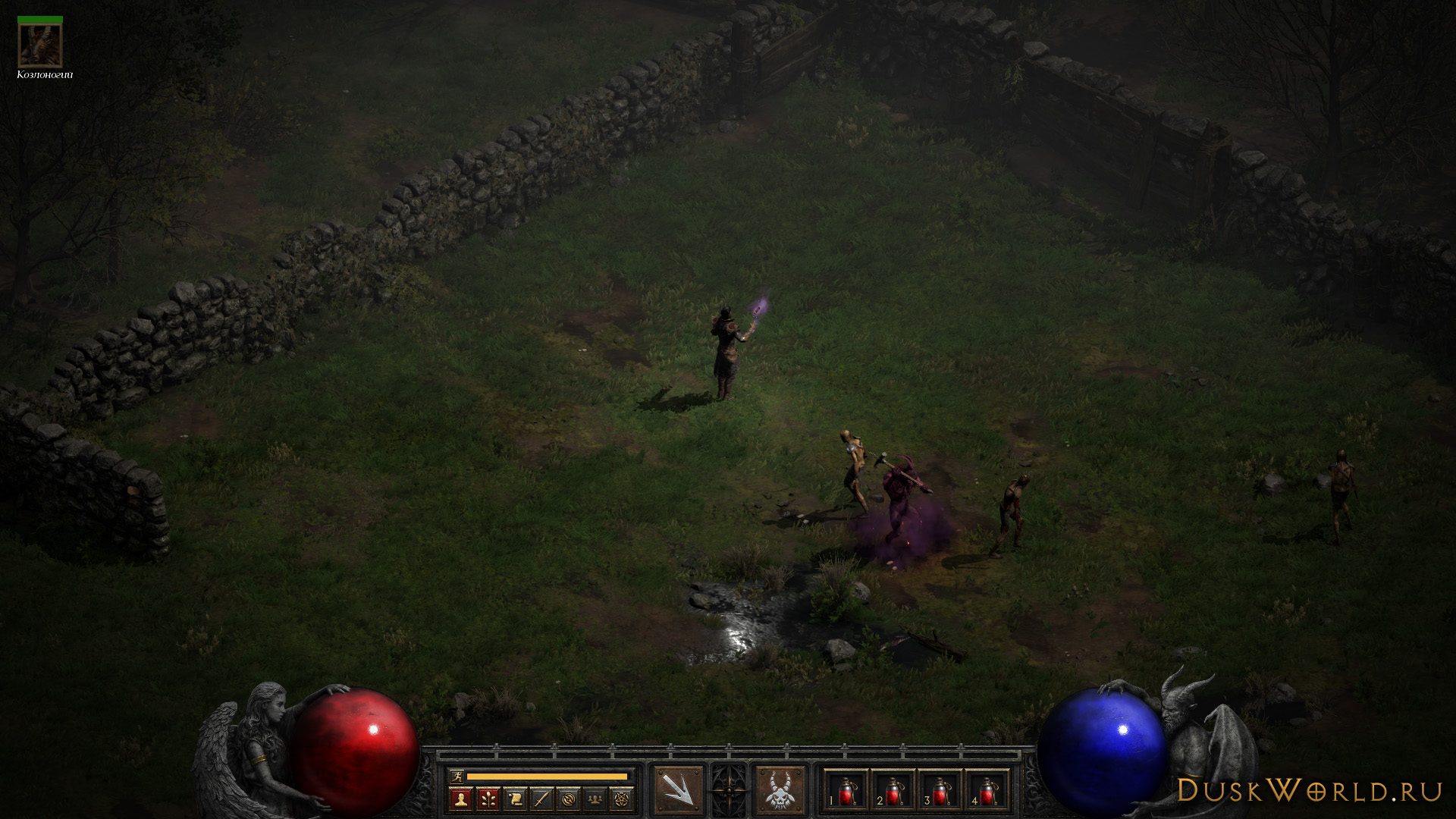Use the healing potion in belt slot 2
This screenshot has width=1456, height=819.
(893, 792)
